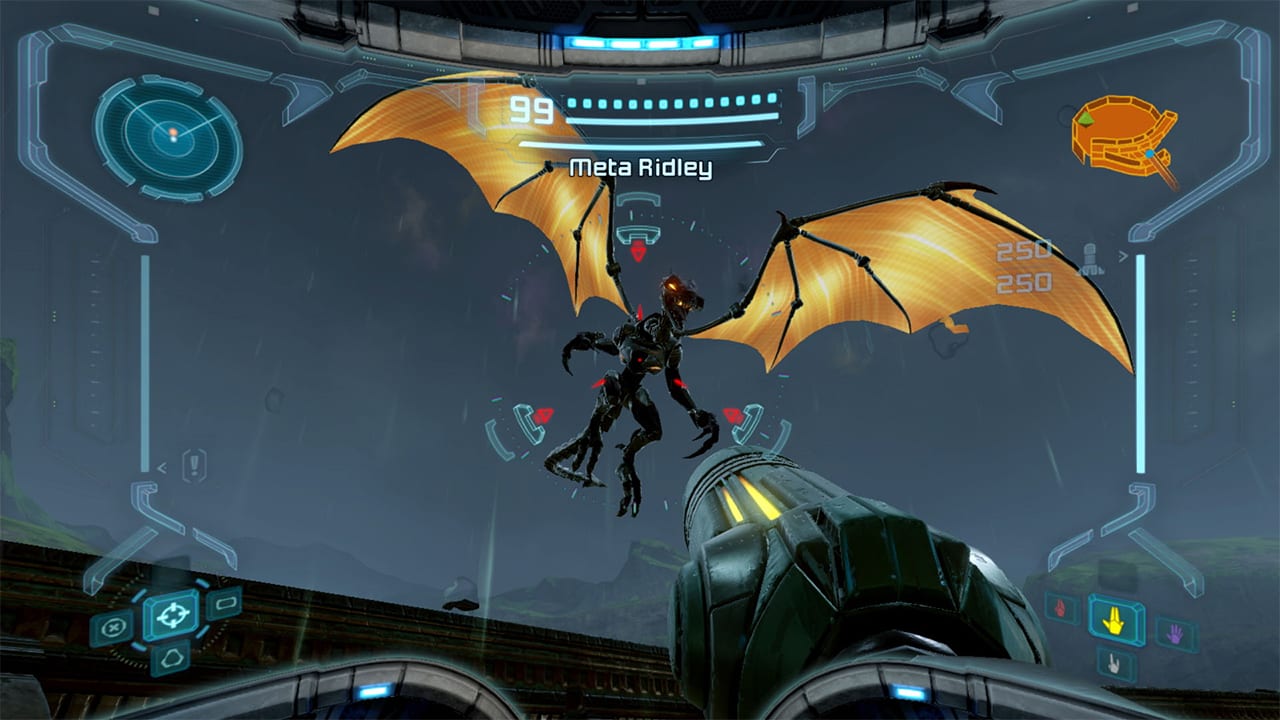
Task: Select the red Plasma Beam icon
Action: pyautogui.click(x=1060, y=608)
